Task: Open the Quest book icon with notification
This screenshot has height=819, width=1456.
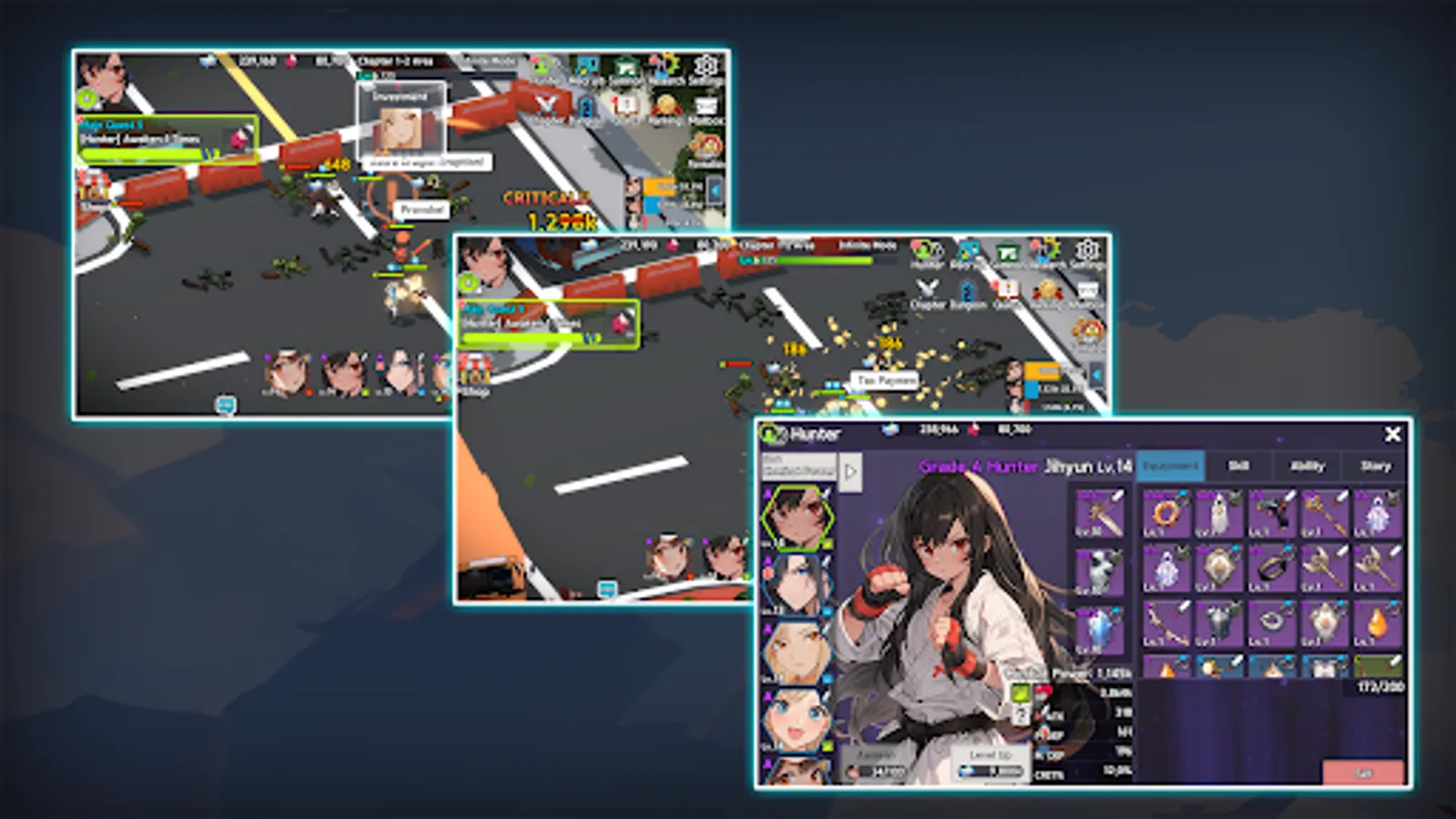Action: point(1006,289)
